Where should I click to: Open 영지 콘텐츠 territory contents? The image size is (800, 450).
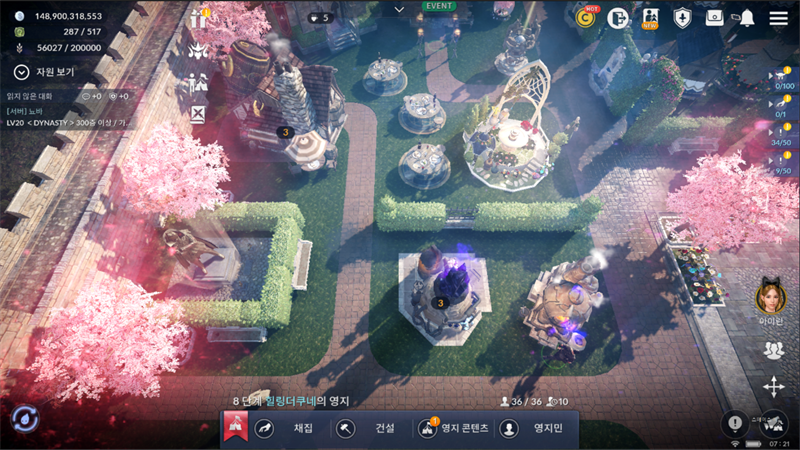455,428
